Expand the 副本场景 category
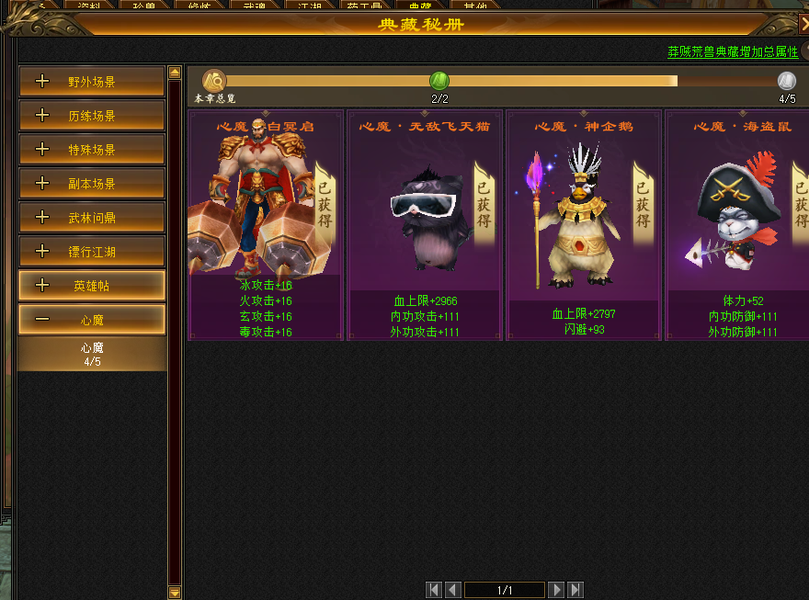 91,184
